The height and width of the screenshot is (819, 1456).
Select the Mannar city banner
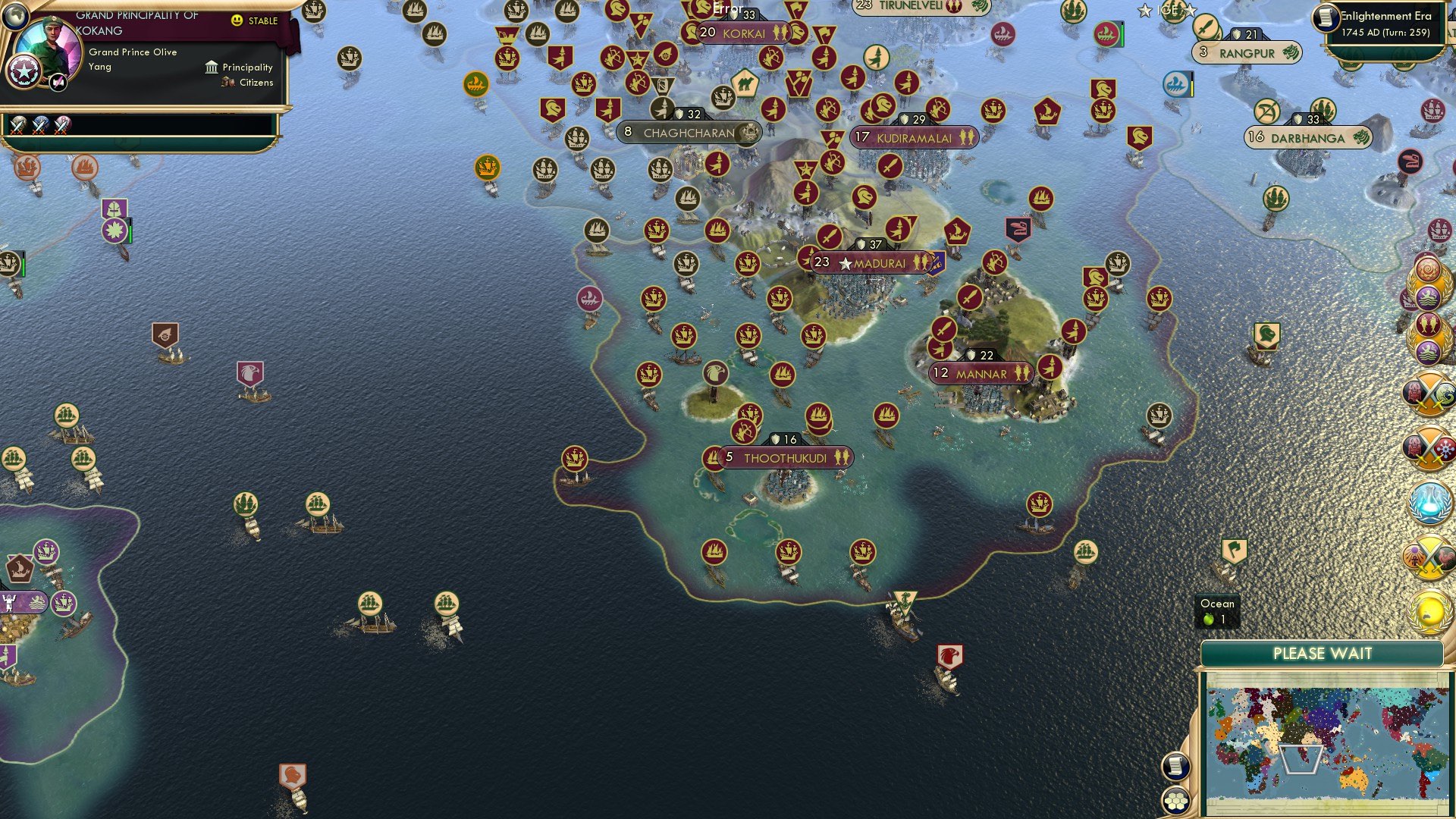click(x=982, y=374)
